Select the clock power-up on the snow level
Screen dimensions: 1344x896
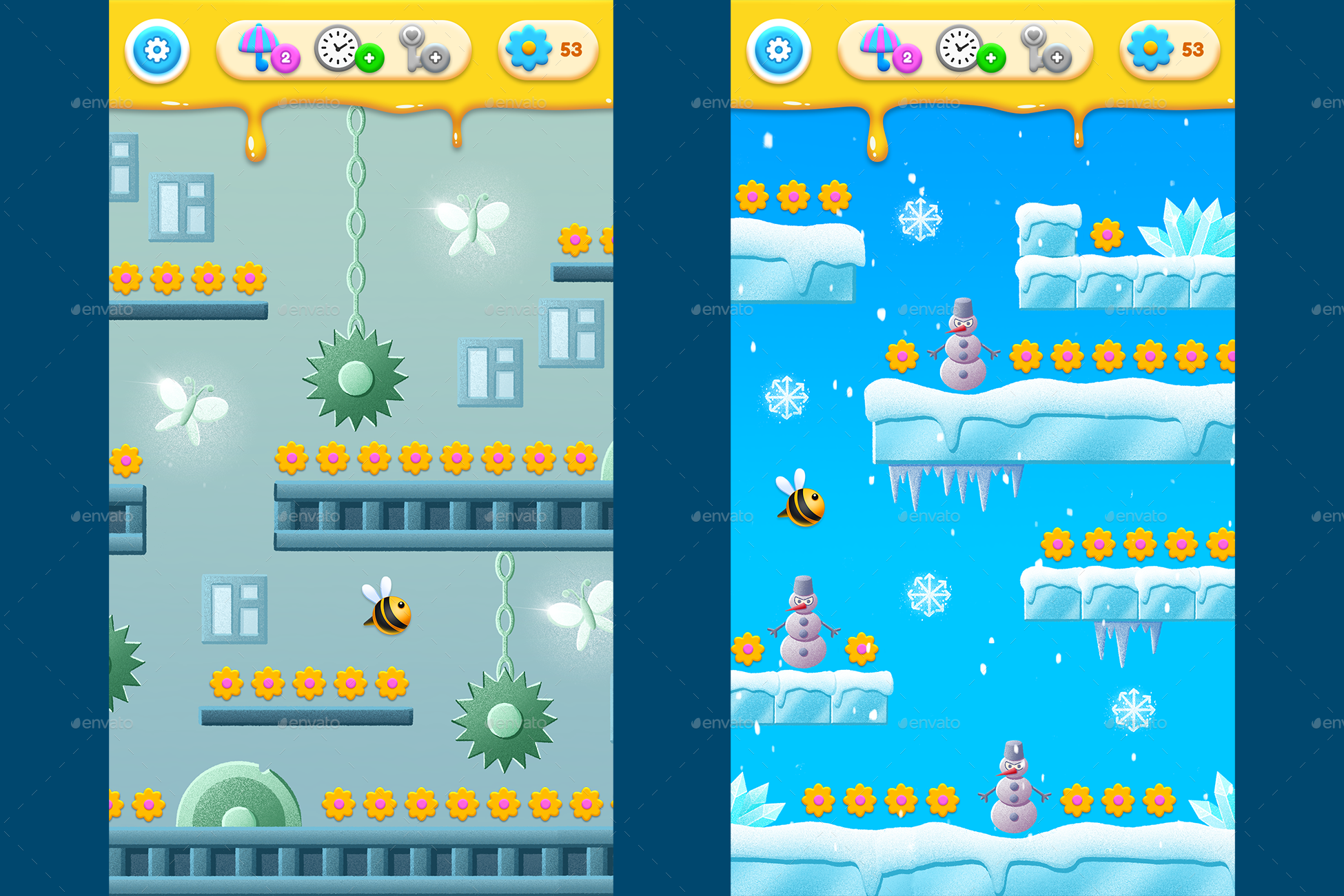(959, 48)
